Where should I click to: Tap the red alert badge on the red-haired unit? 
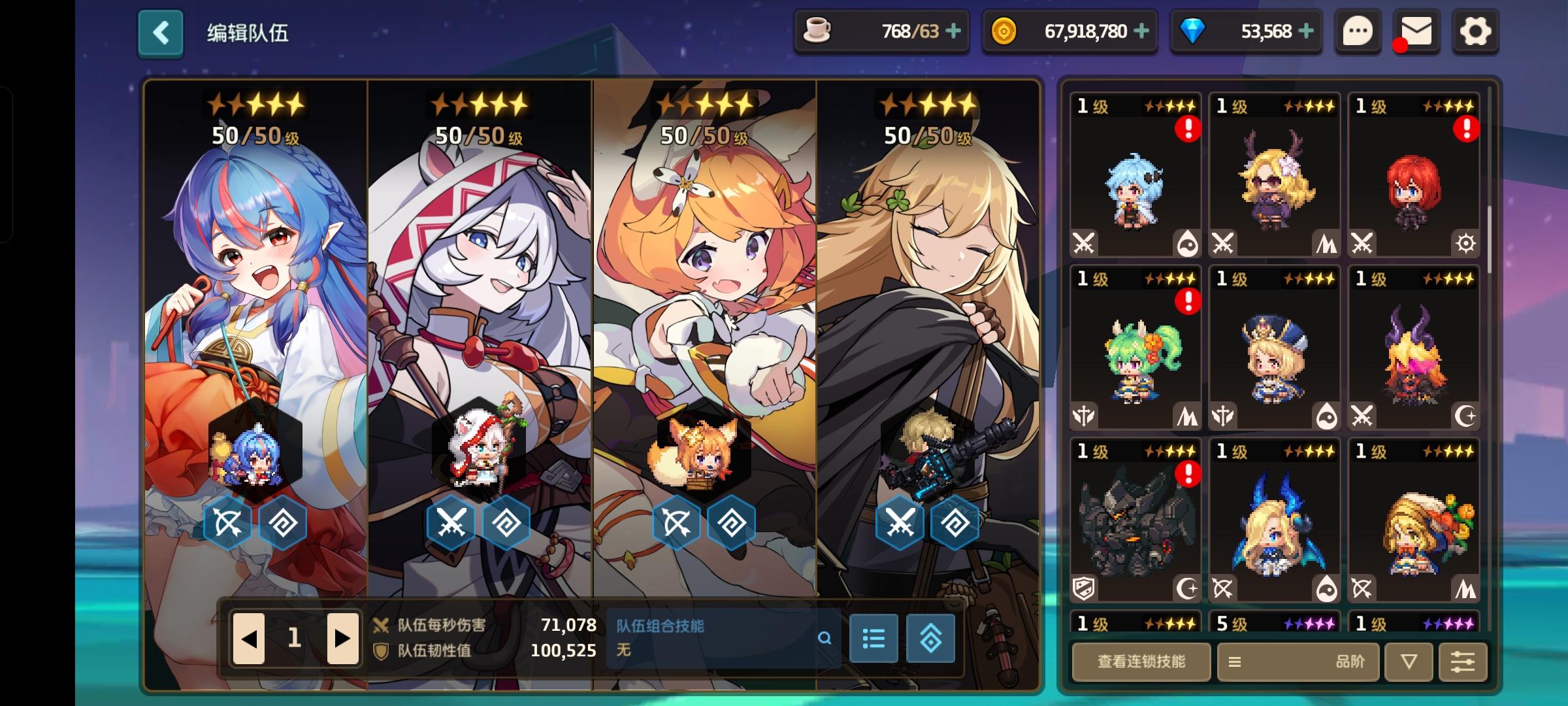click(1467, 130)
